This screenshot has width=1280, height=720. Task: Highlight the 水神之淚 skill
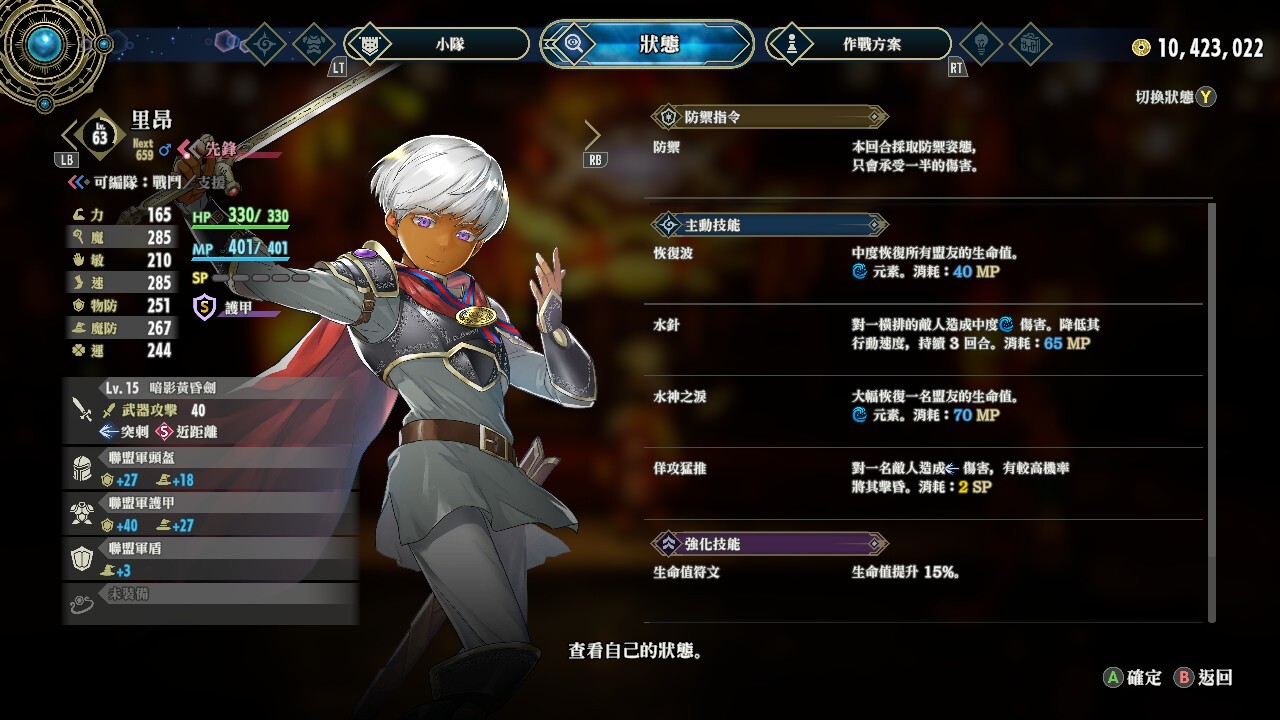tap(925, 407)
